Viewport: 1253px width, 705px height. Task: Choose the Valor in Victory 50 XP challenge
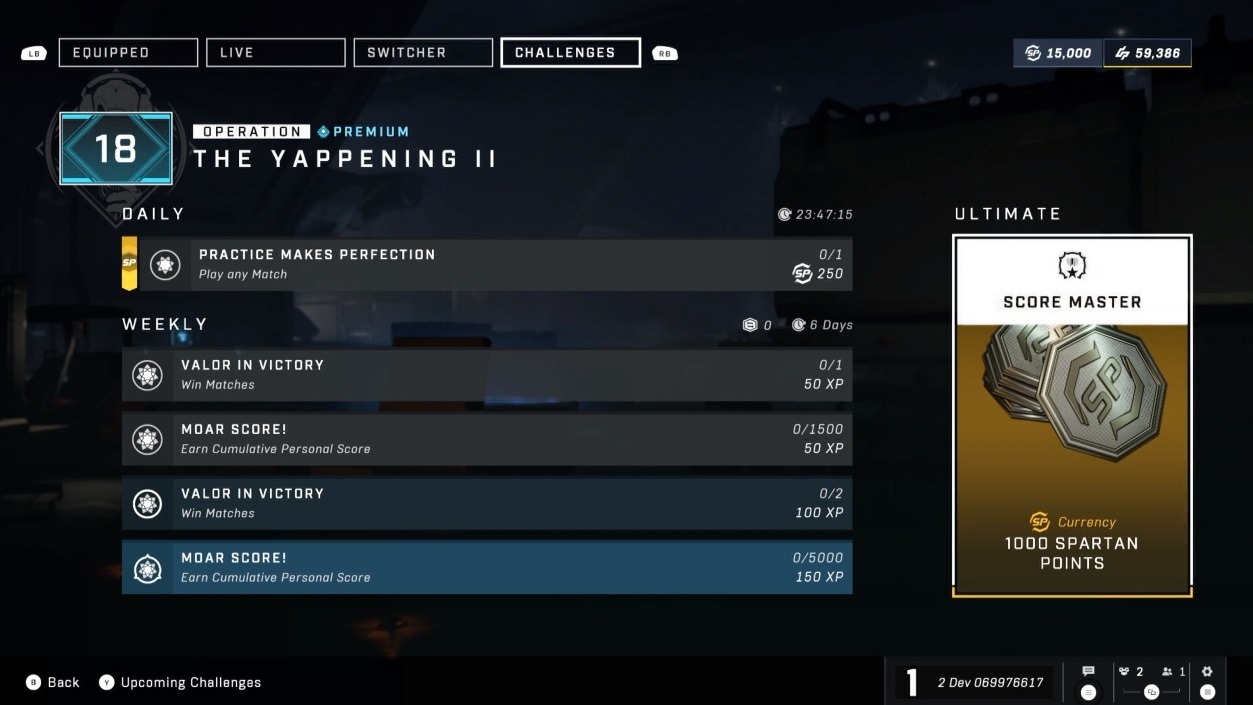(487, 375)
